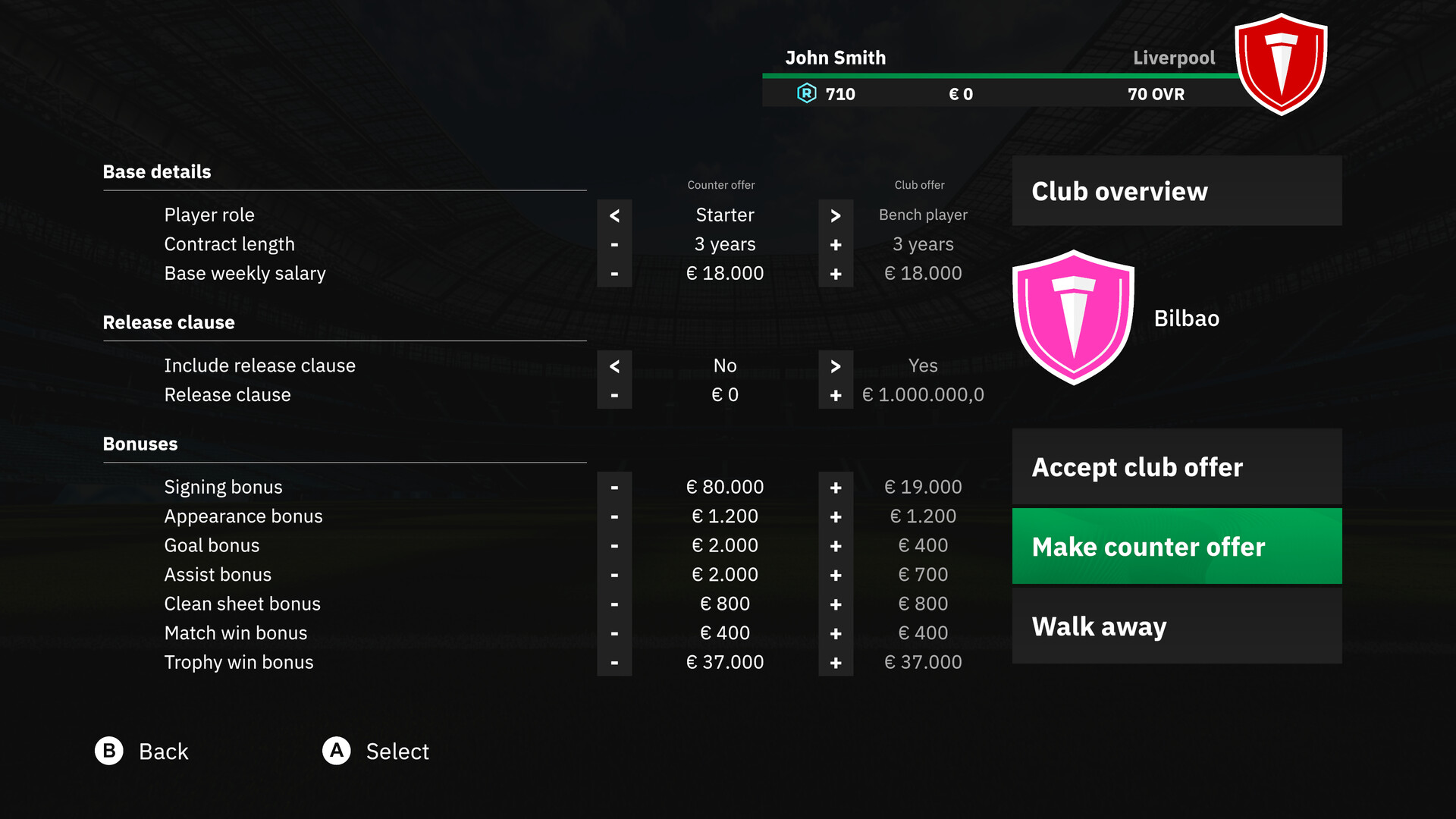The image size is (1456, 819).
Task: Click the Liverpool club badge
Action: tap(1281, 64)
